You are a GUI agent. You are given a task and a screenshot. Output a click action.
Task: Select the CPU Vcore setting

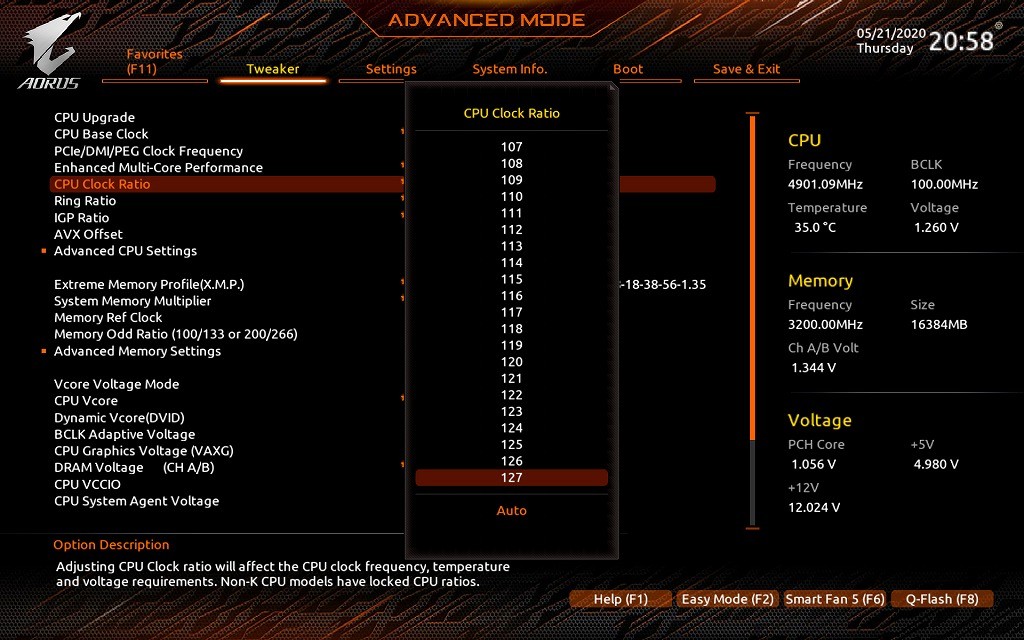point(86,401)
